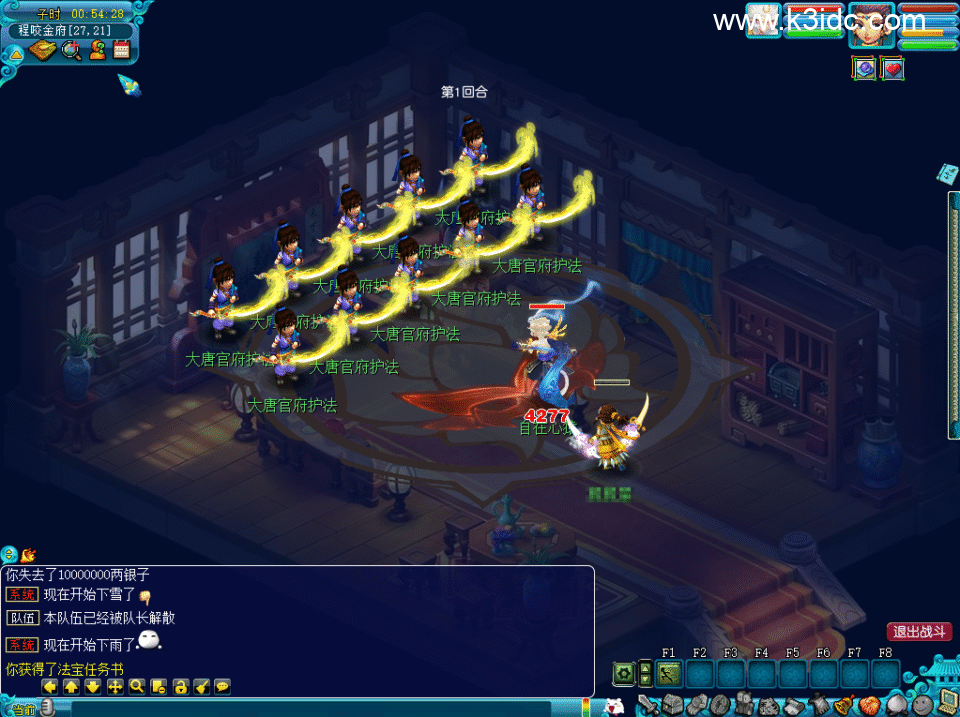Click the golden bell icon

coord(846,704)
